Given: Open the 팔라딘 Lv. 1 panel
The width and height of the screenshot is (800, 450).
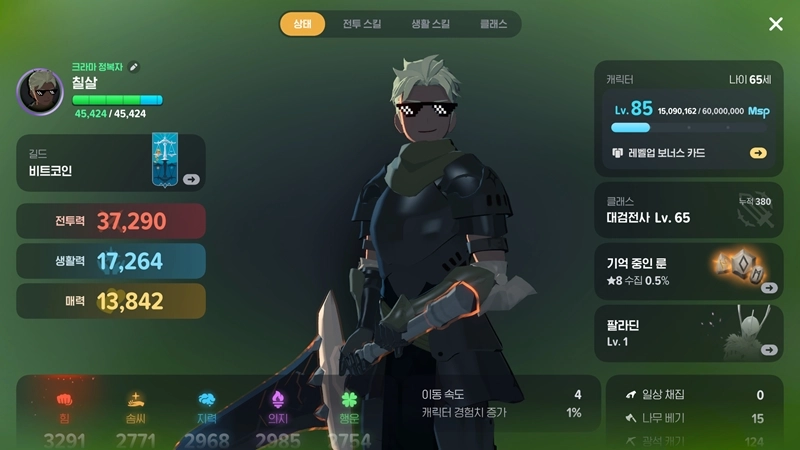Looking at the screenshot, I should click(688, 333).
